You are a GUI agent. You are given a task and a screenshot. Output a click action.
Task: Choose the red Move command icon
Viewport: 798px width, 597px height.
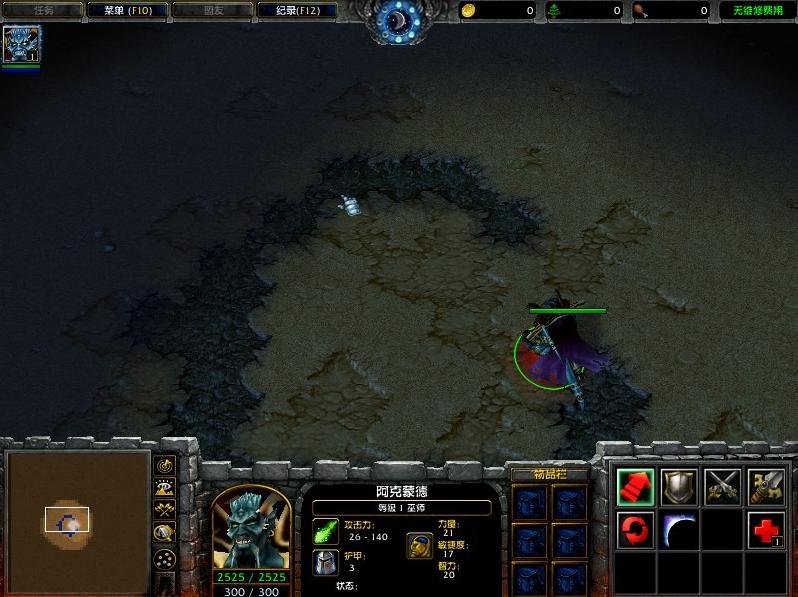click(x=636, y=486)
